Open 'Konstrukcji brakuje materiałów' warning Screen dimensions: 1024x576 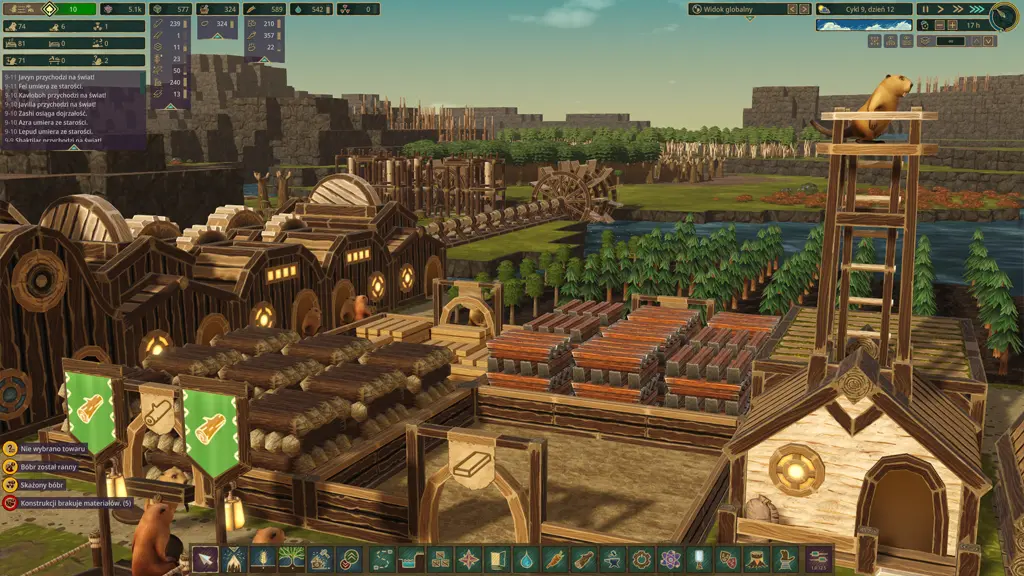tap(67, 503)
